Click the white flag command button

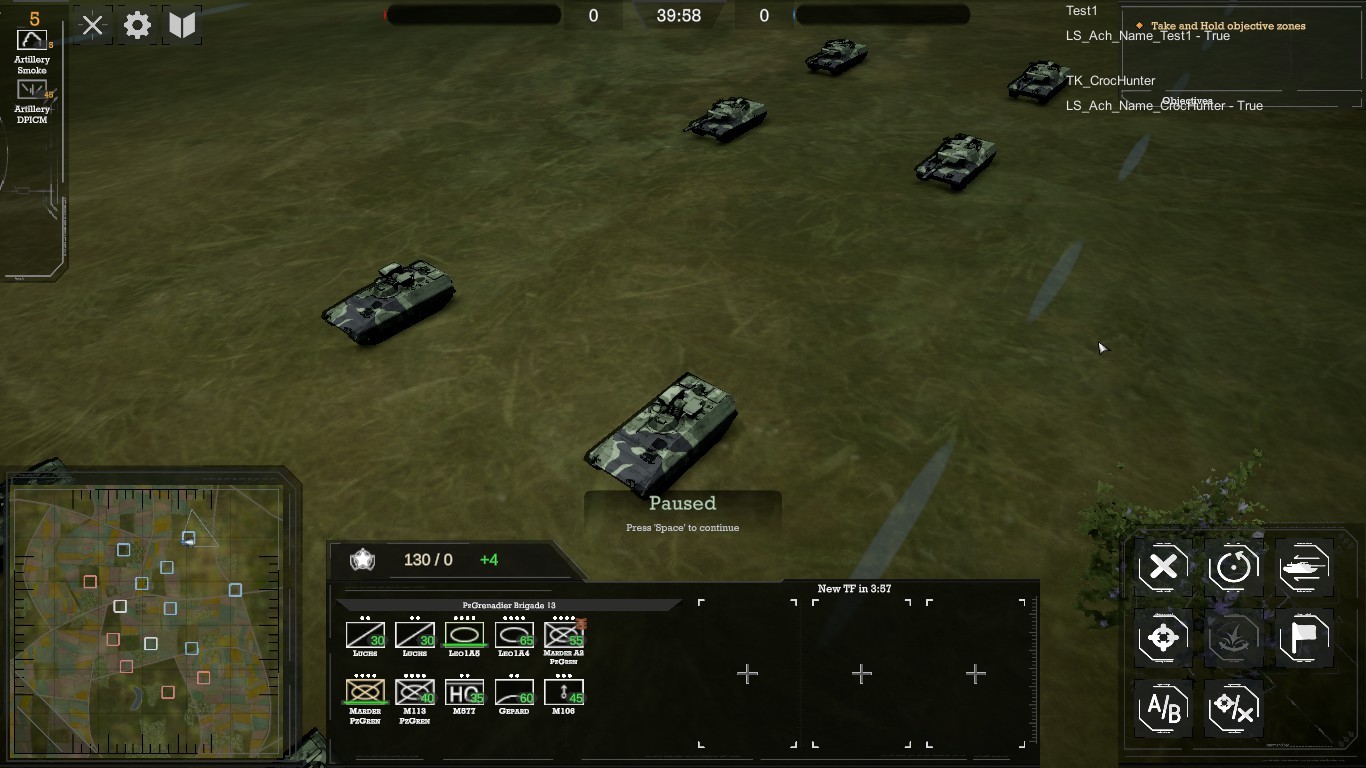click(x=1304, y=637)
